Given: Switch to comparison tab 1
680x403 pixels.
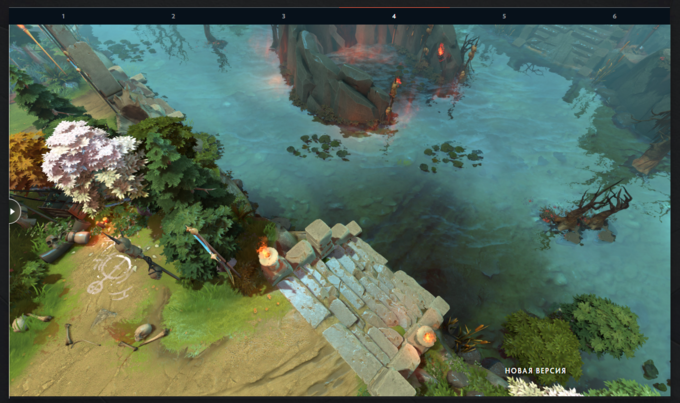Looking at the screenshot, I should 63,16.
